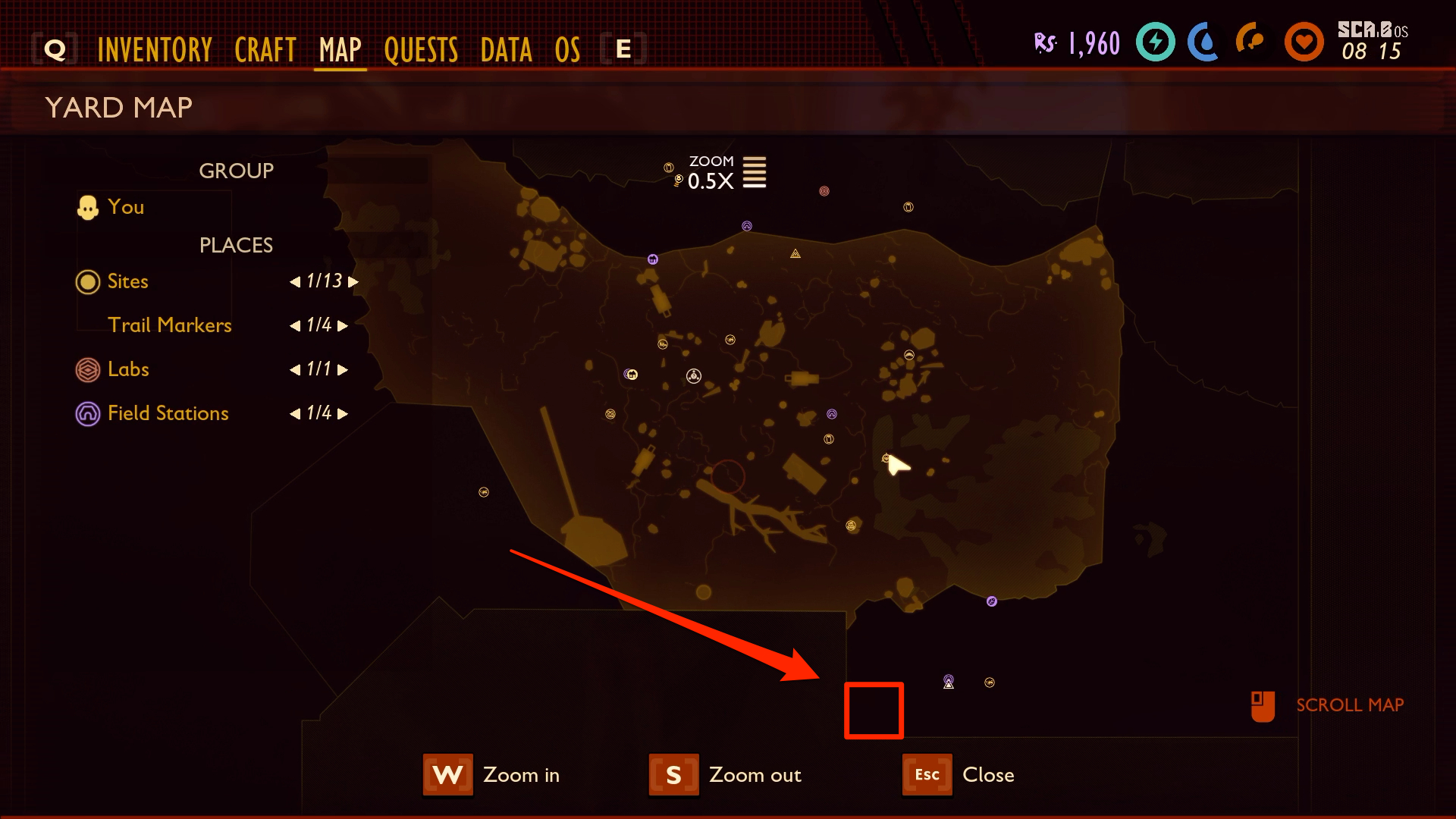1456x819 pixels.
Task: Click the blue water droplet status icon
Action: [x=1202, y=43]
